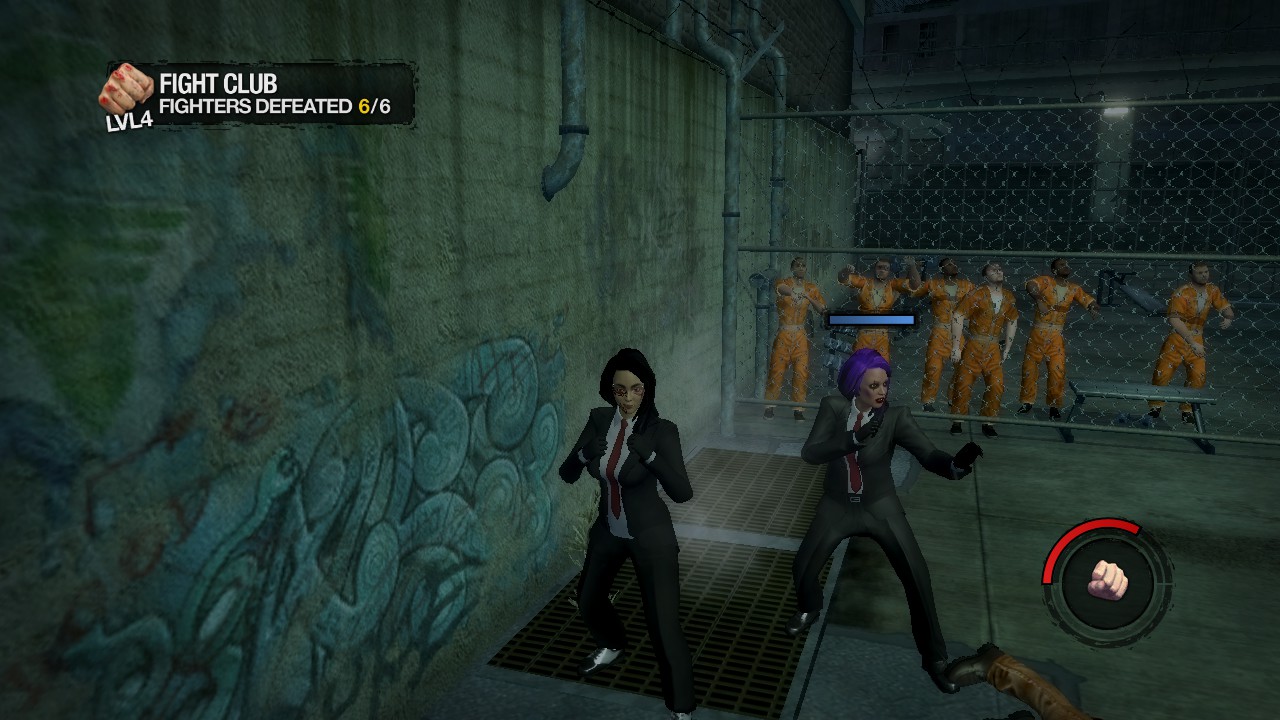
Task: Click the fist weapon icon
Action: 1107,579
